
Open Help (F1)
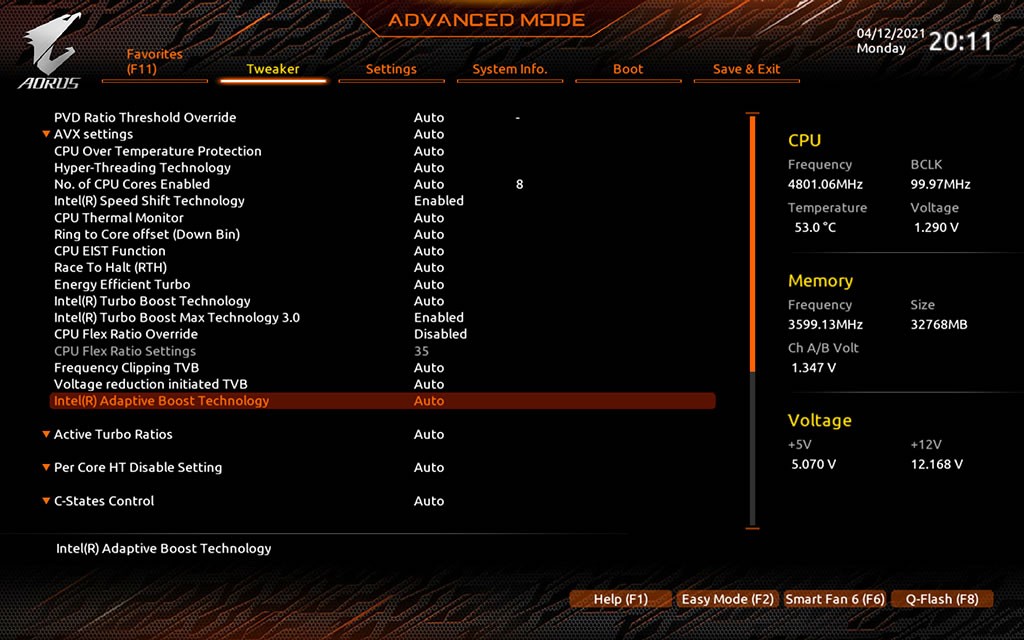(620, 599)
